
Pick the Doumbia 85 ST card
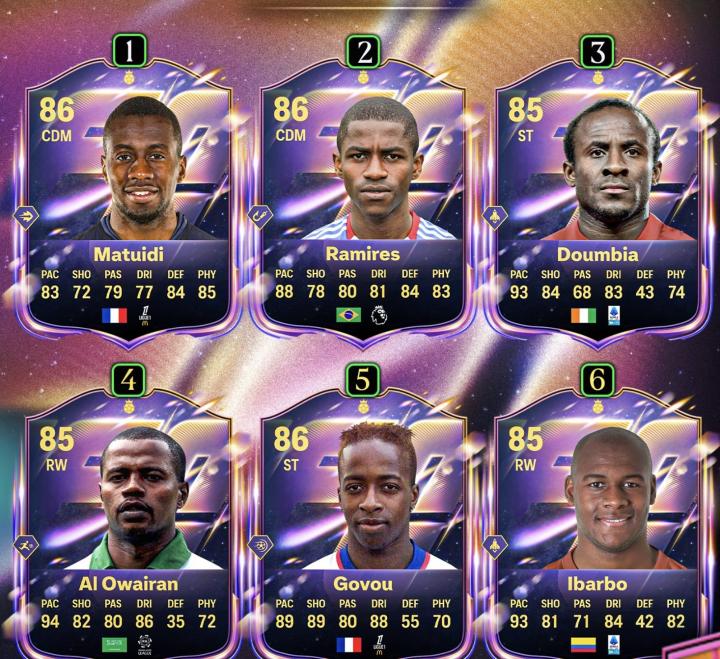tap(598, 200)
